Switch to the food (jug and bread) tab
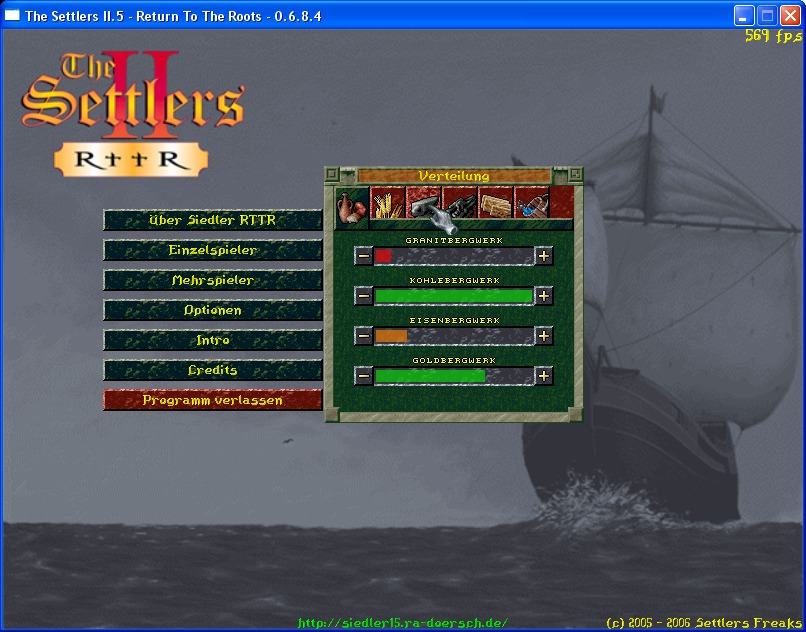This screenshot has height=632, width=806. (x=352, y=206)
